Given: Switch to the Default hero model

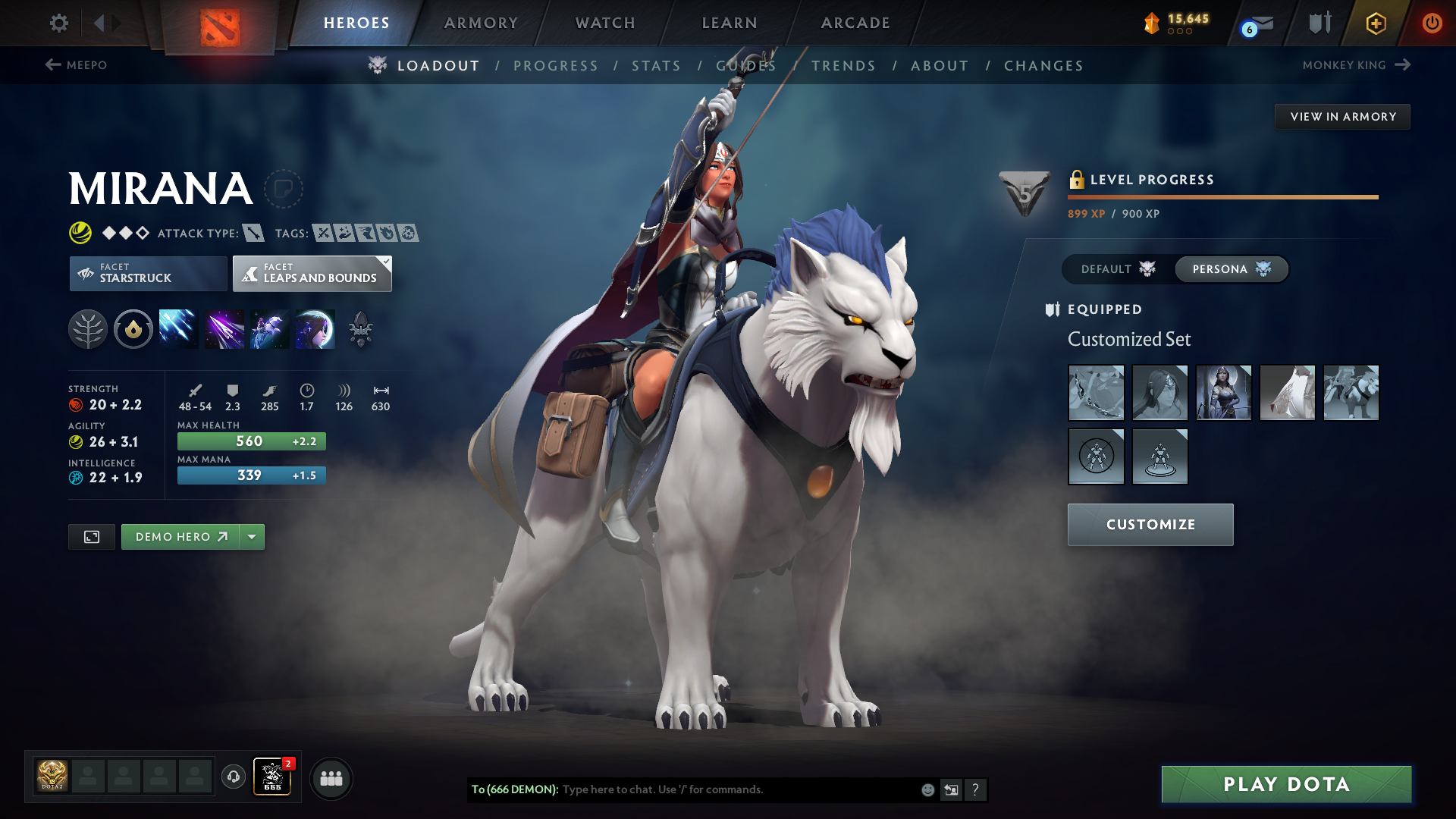Looking at the screenshot, I should (x=1117, y=269).
